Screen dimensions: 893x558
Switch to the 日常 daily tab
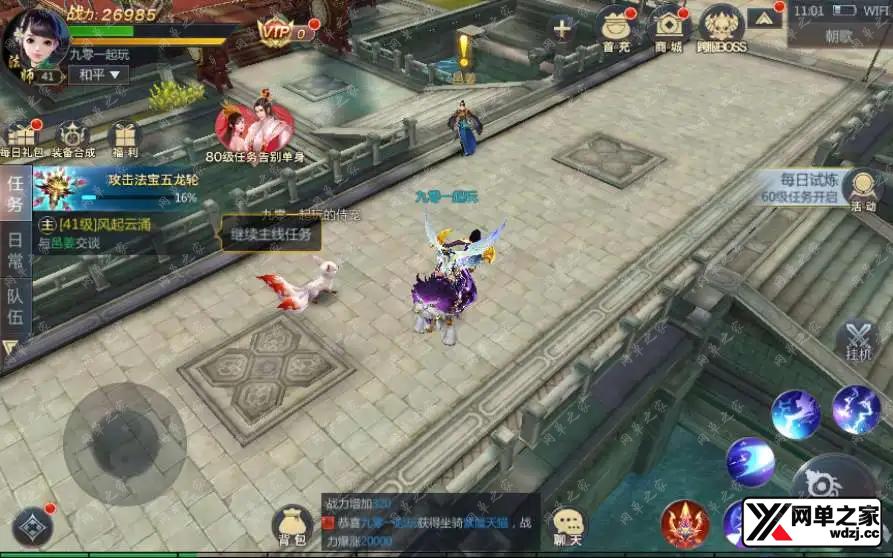pos(15,251)
